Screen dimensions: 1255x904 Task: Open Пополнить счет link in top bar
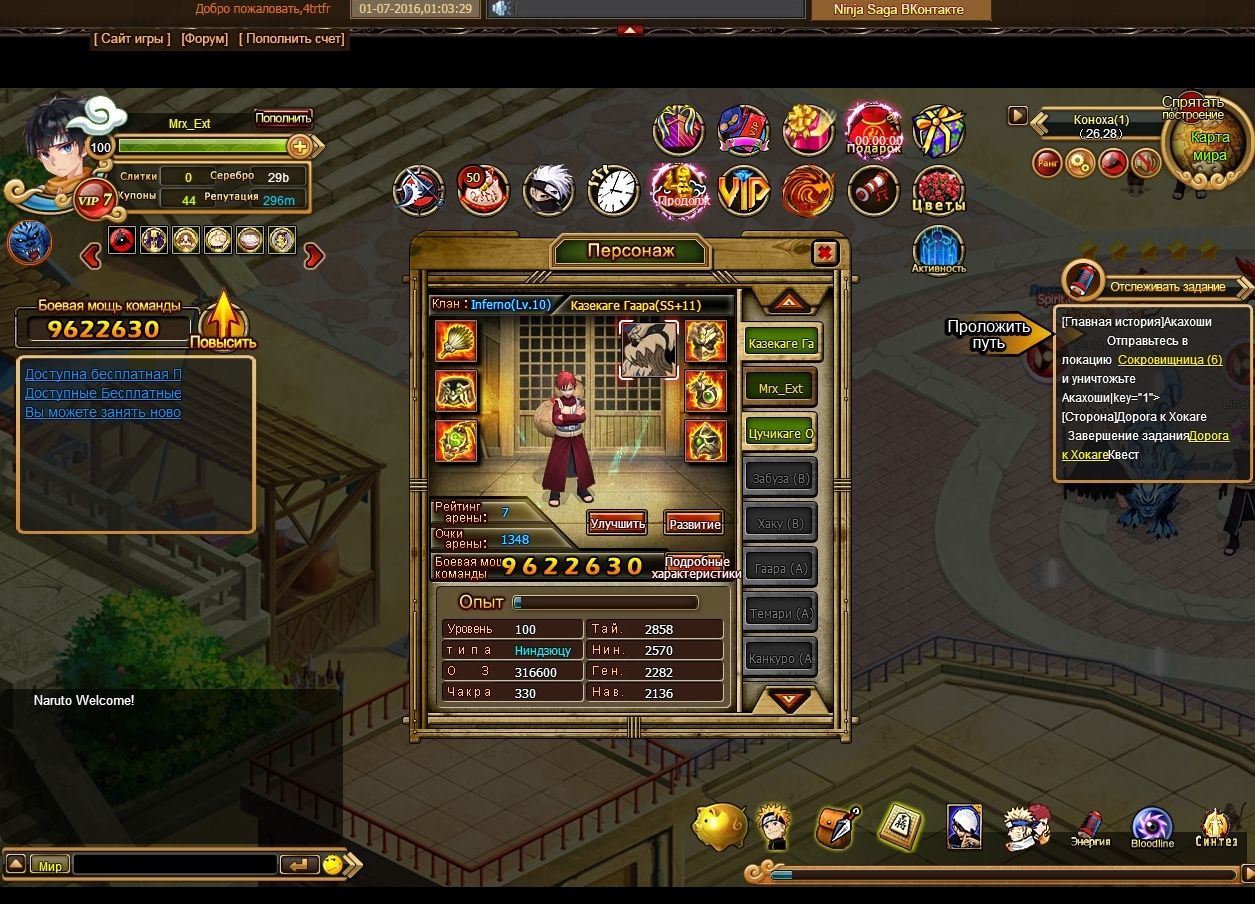point(292,39)
